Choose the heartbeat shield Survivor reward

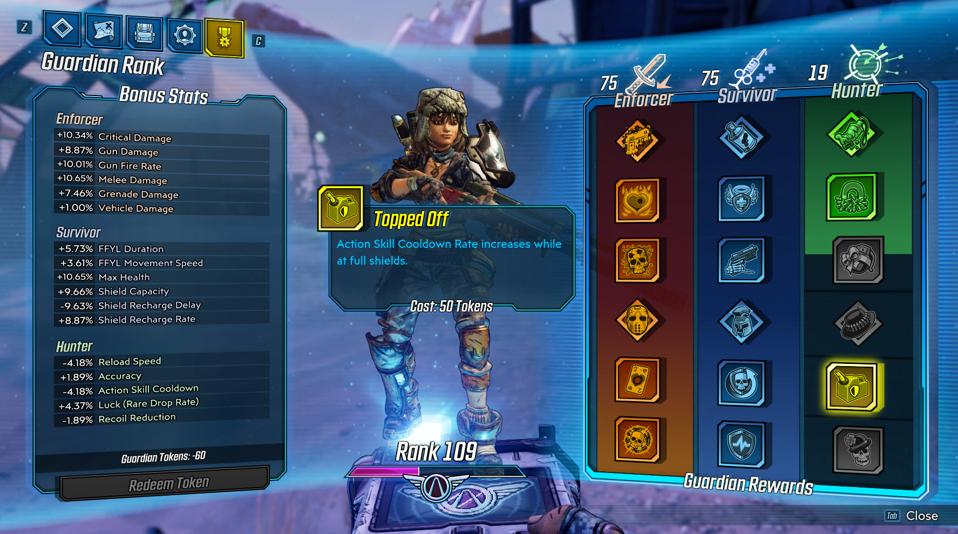[743, 443]
